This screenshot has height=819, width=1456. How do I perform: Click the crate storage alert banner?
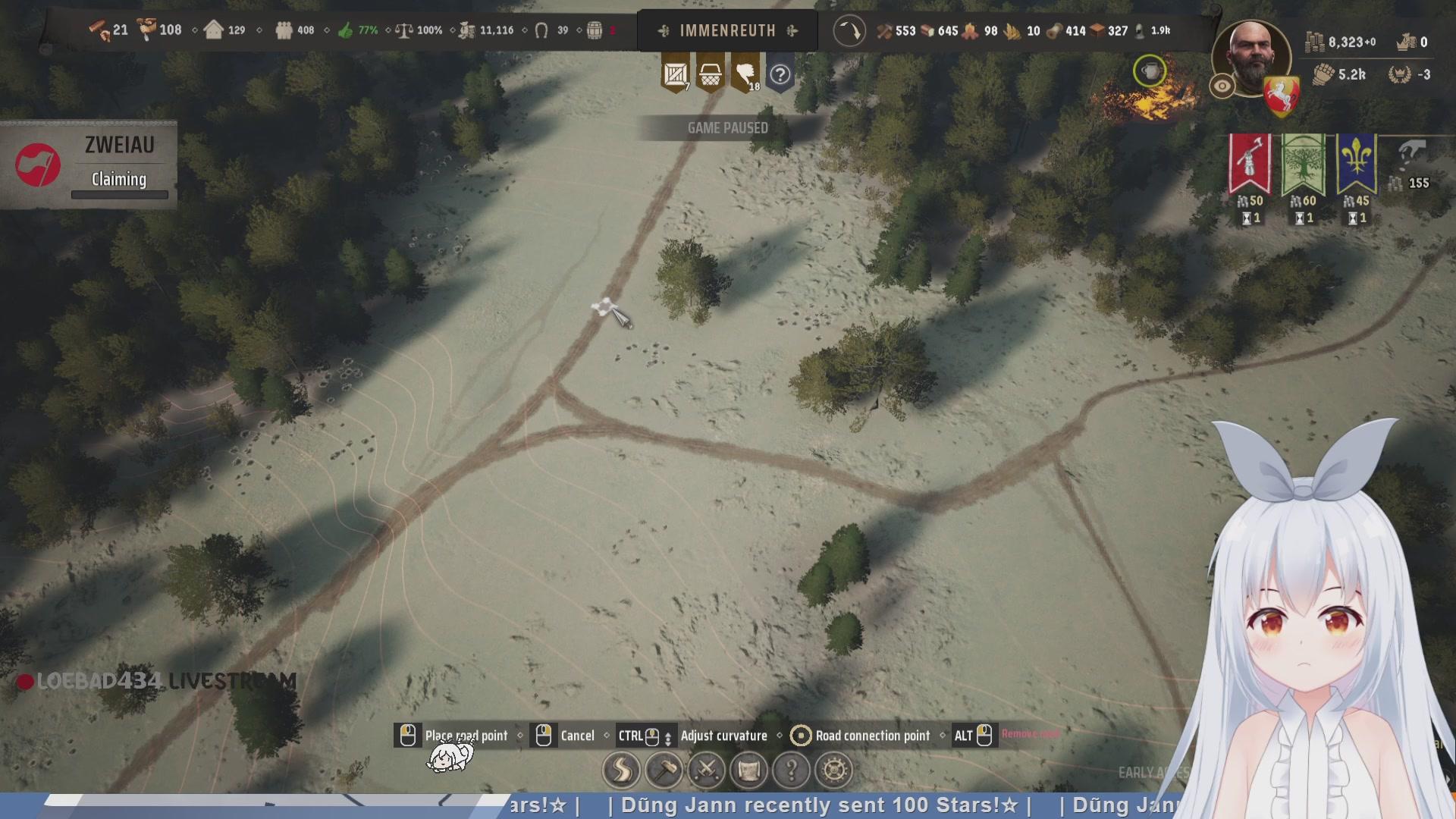[675, 74]
